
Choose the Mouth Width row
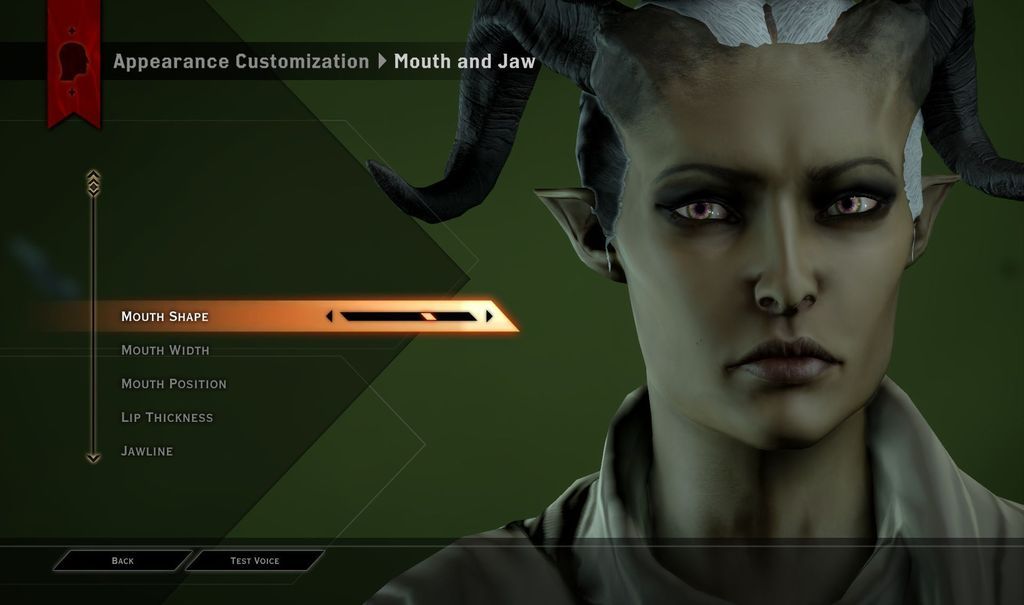165,350
